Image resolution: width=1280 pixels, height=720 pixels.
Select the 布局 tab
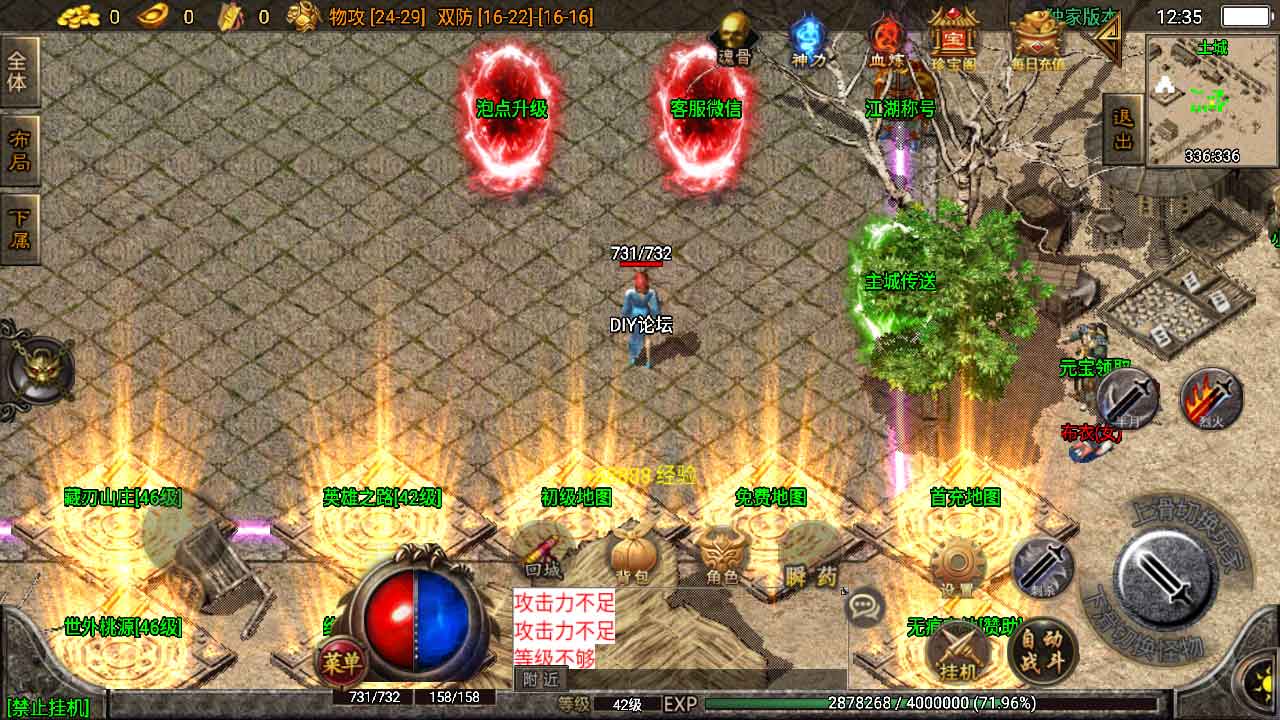19,150
